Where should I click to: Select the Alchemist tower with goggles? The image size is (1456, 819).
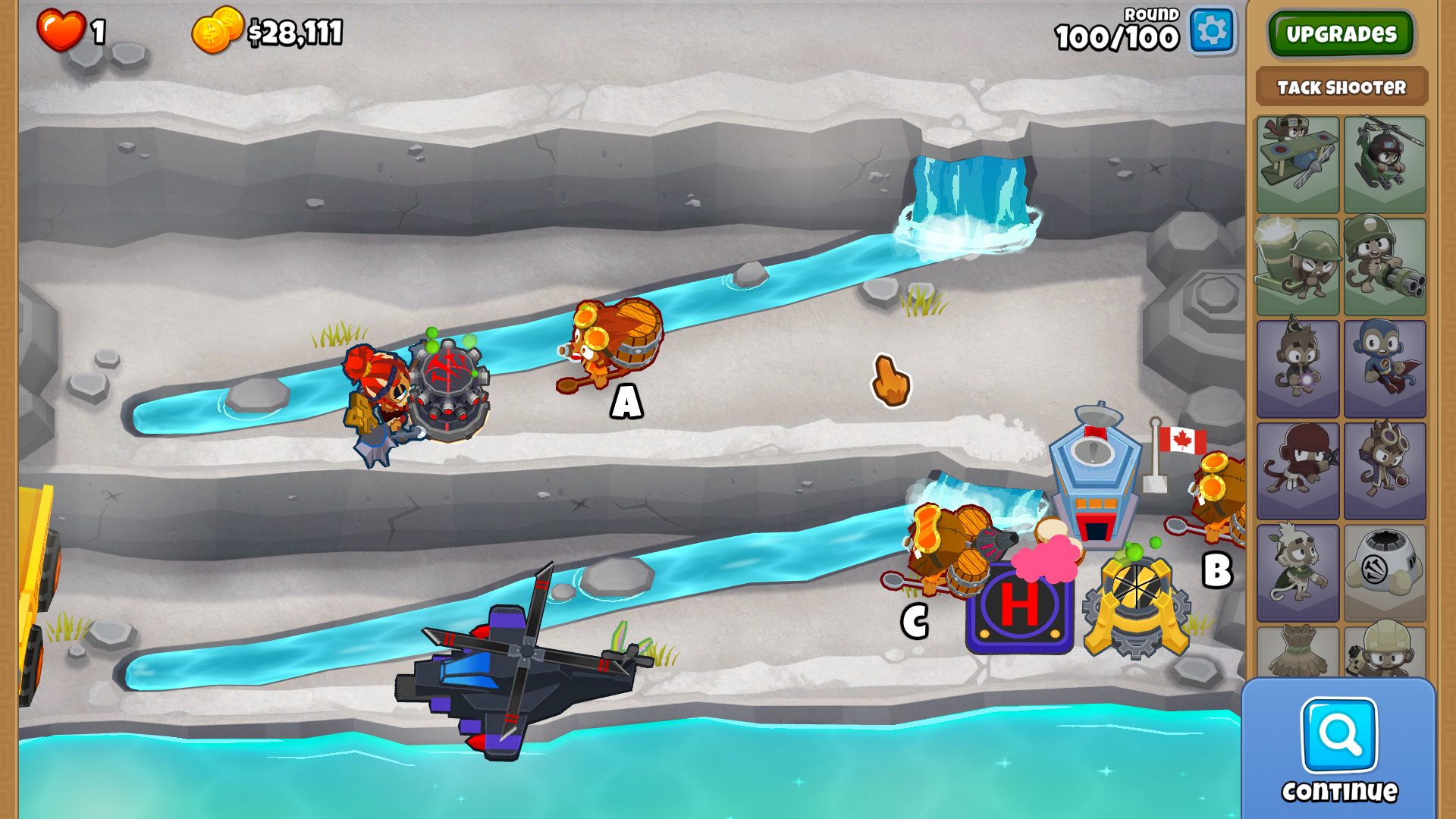coord(1385,470)
